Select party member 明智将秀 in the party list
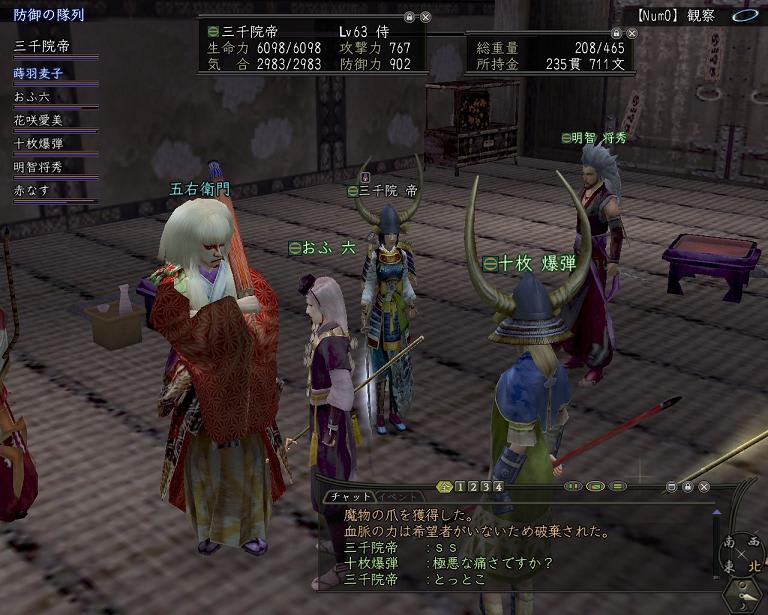768x615 pixels. (x=37, y=167)
